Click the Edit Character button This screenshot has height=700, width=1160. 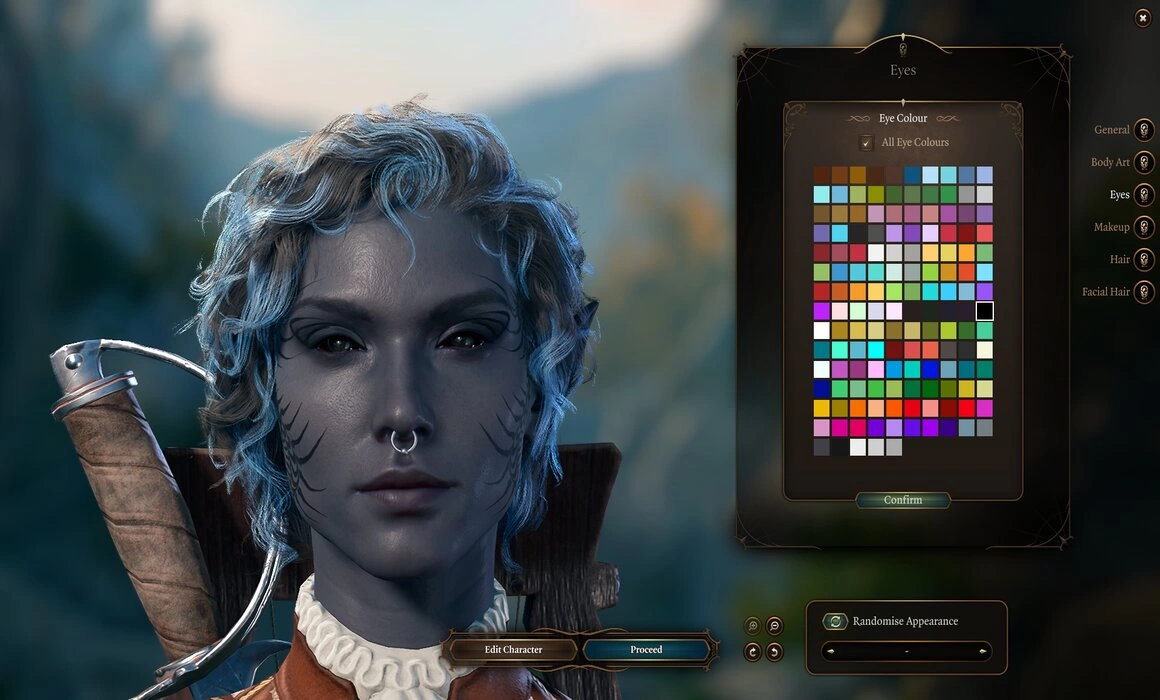click(x=513, y=650)
